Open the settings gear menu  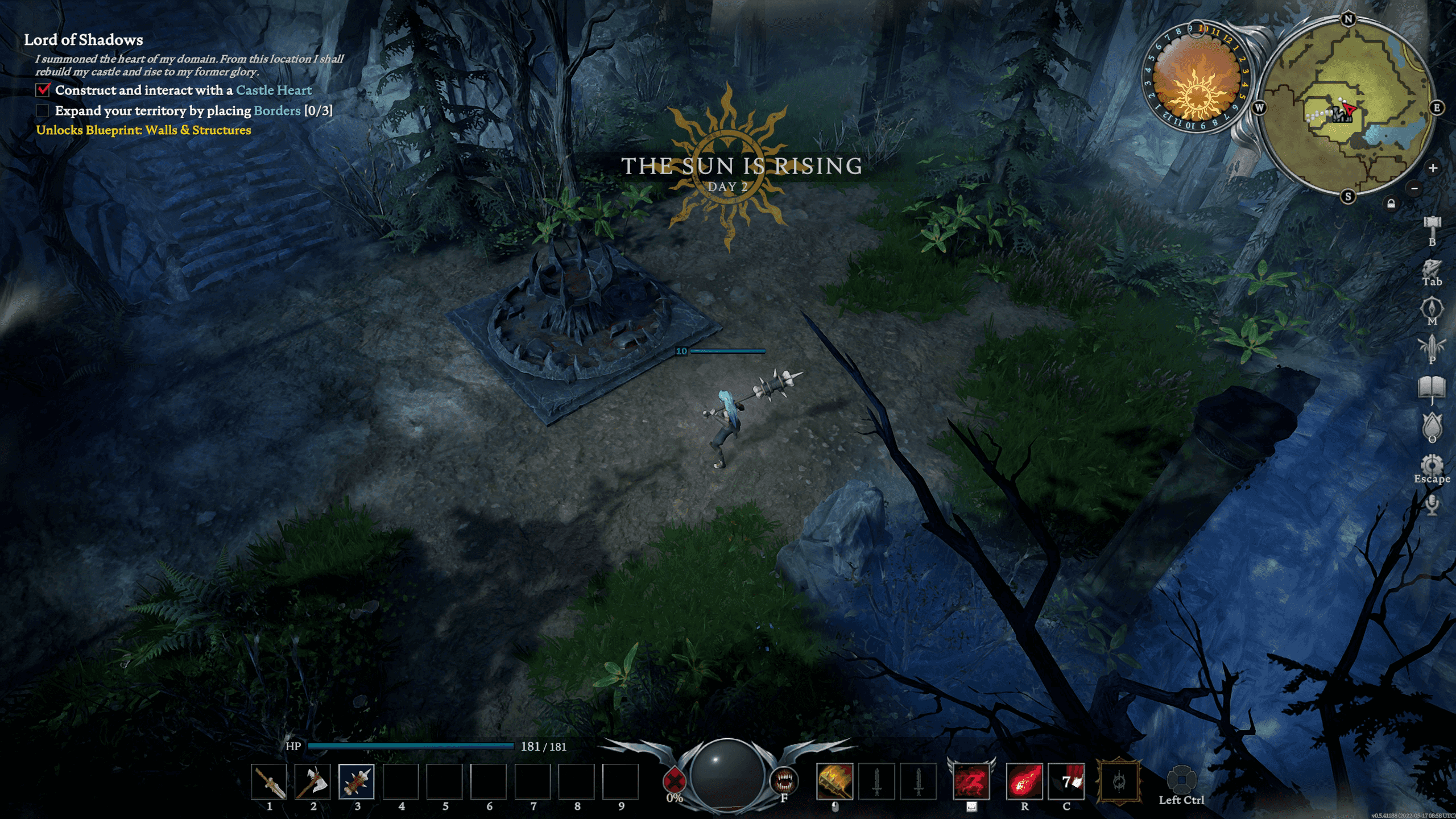[1432, 465]
